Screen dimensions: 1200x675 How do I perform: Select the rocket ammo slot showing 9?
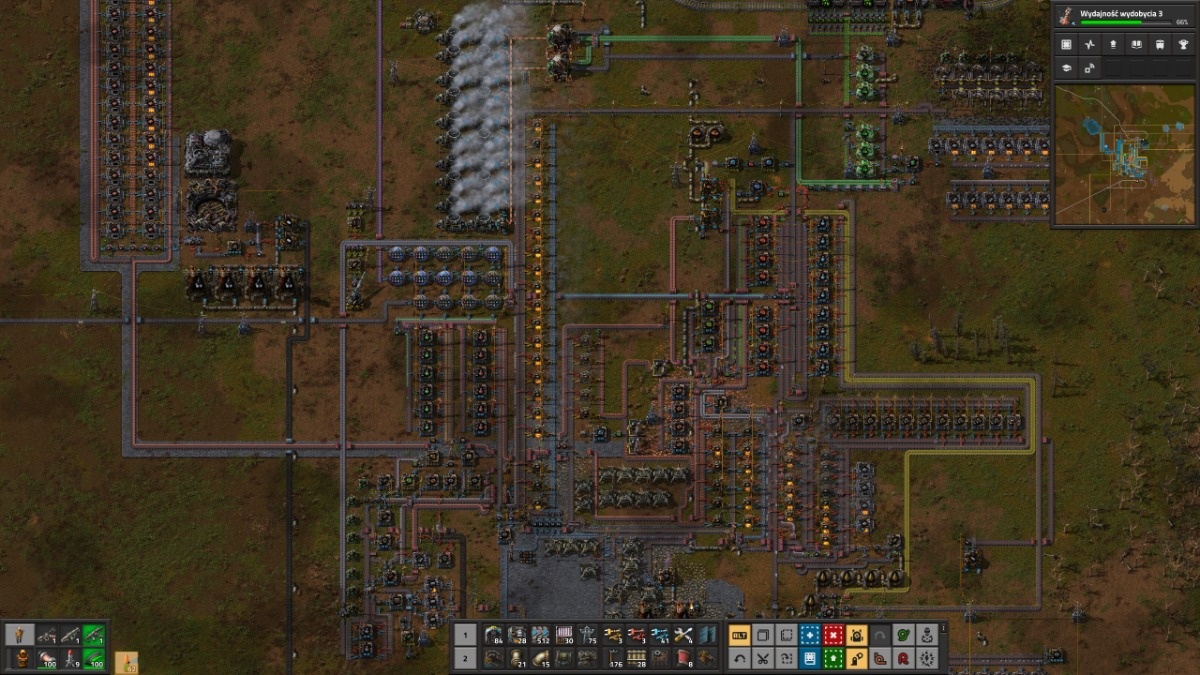[x=70, y=658]
